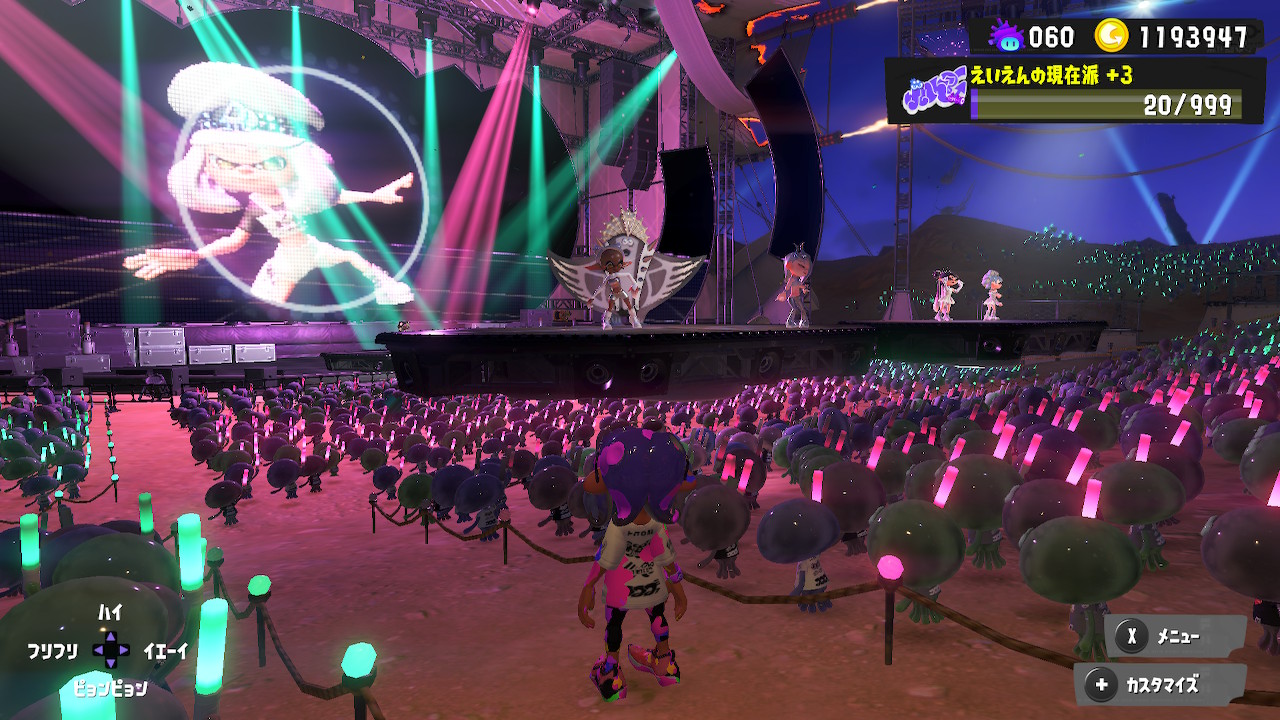This screenshot has height=720, width=1280.
Task: Open the カスタマイズ button
Action: click(1160, 685)
